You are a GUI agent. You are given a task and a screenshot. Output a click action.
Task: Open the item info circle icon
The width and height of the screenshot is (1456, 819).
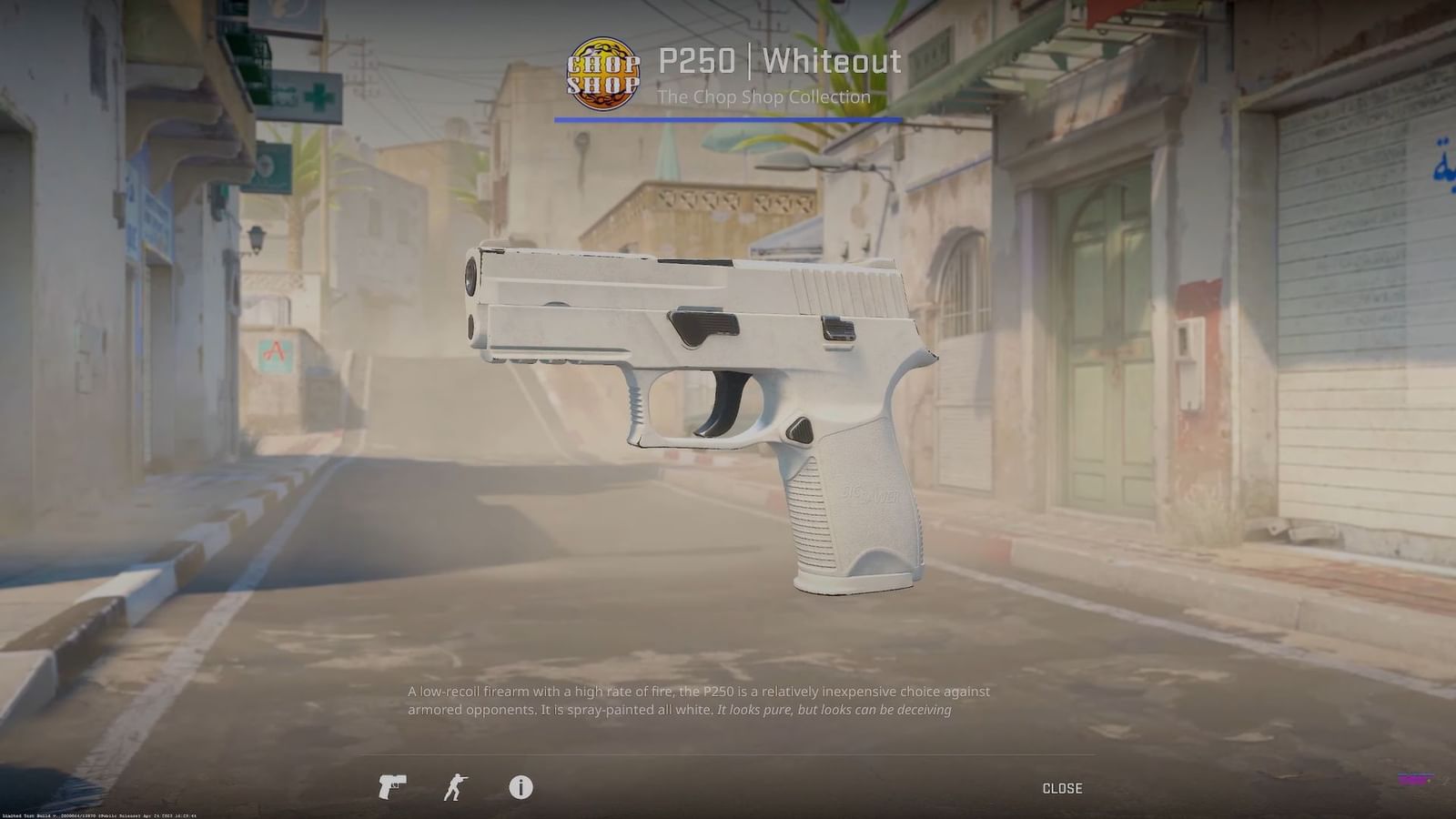521,788
